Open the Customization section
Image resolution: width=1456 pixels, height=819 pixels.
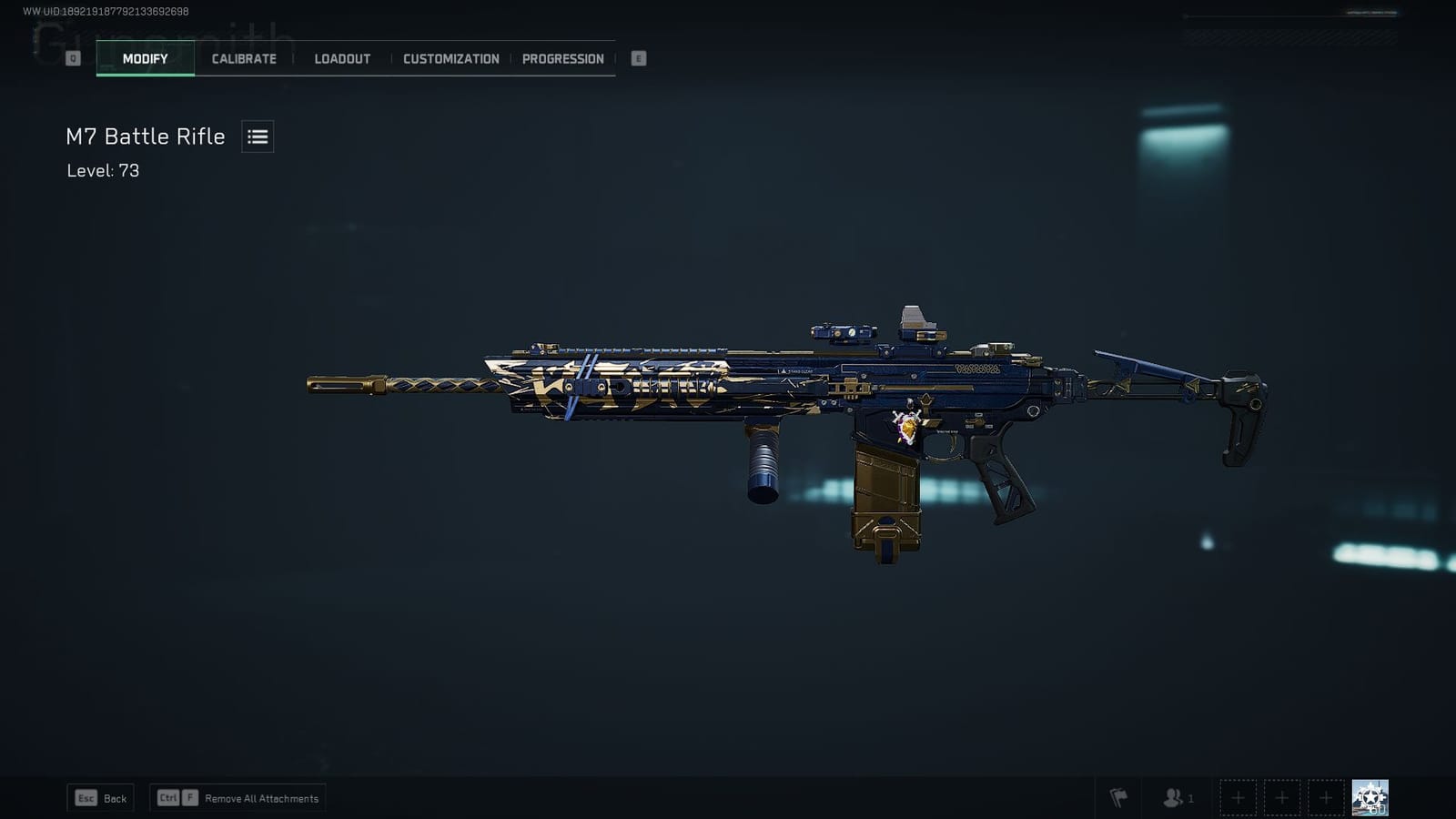coord(450,58)
